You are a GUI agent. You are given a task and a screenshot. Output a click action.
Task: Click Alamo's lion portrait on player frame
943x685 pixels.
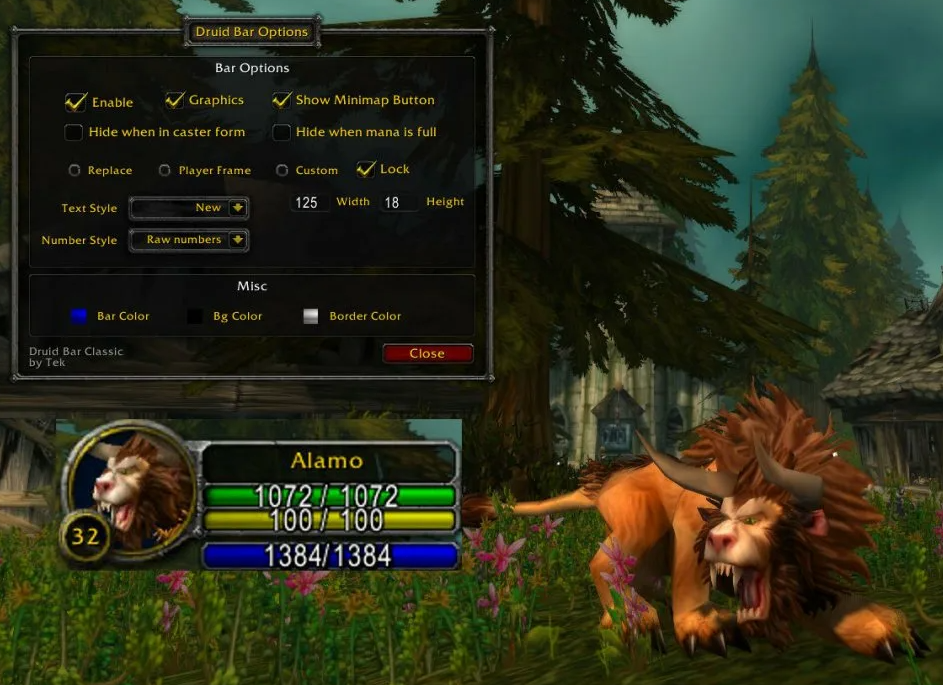[128, 481]
